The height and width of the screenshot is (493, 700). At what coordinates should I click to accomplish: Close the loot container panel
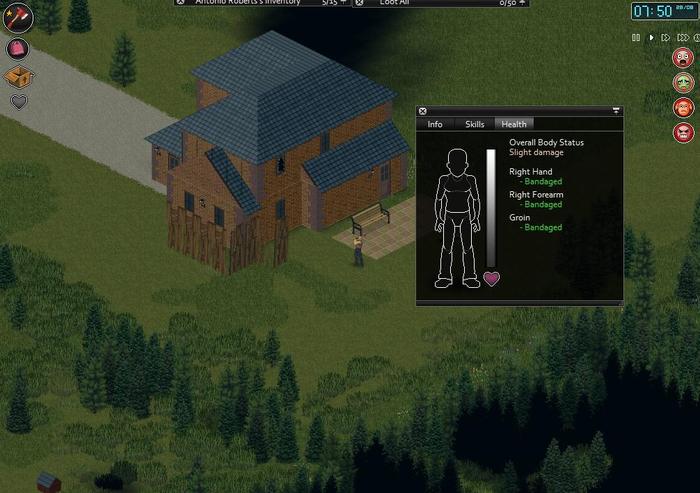(x=361, y=2)
